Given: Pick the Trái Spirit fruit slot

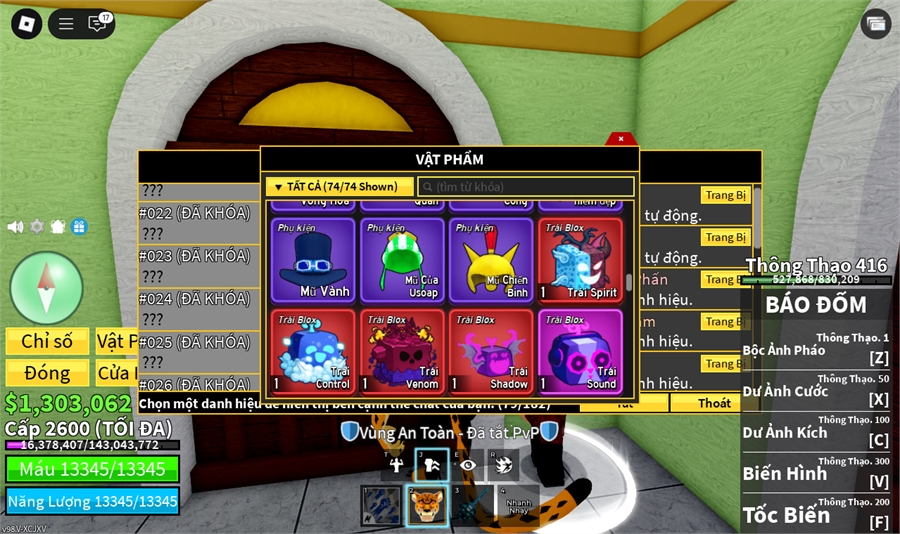Looking at the screenshot, I should pyautogui.click(x=580, y=259).
